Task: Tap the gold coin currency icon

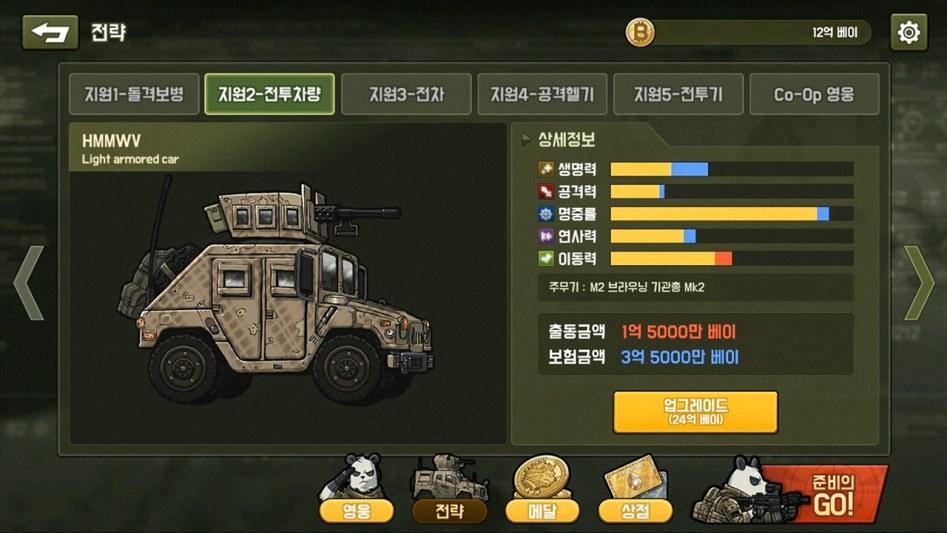Action: coord(640,33)
